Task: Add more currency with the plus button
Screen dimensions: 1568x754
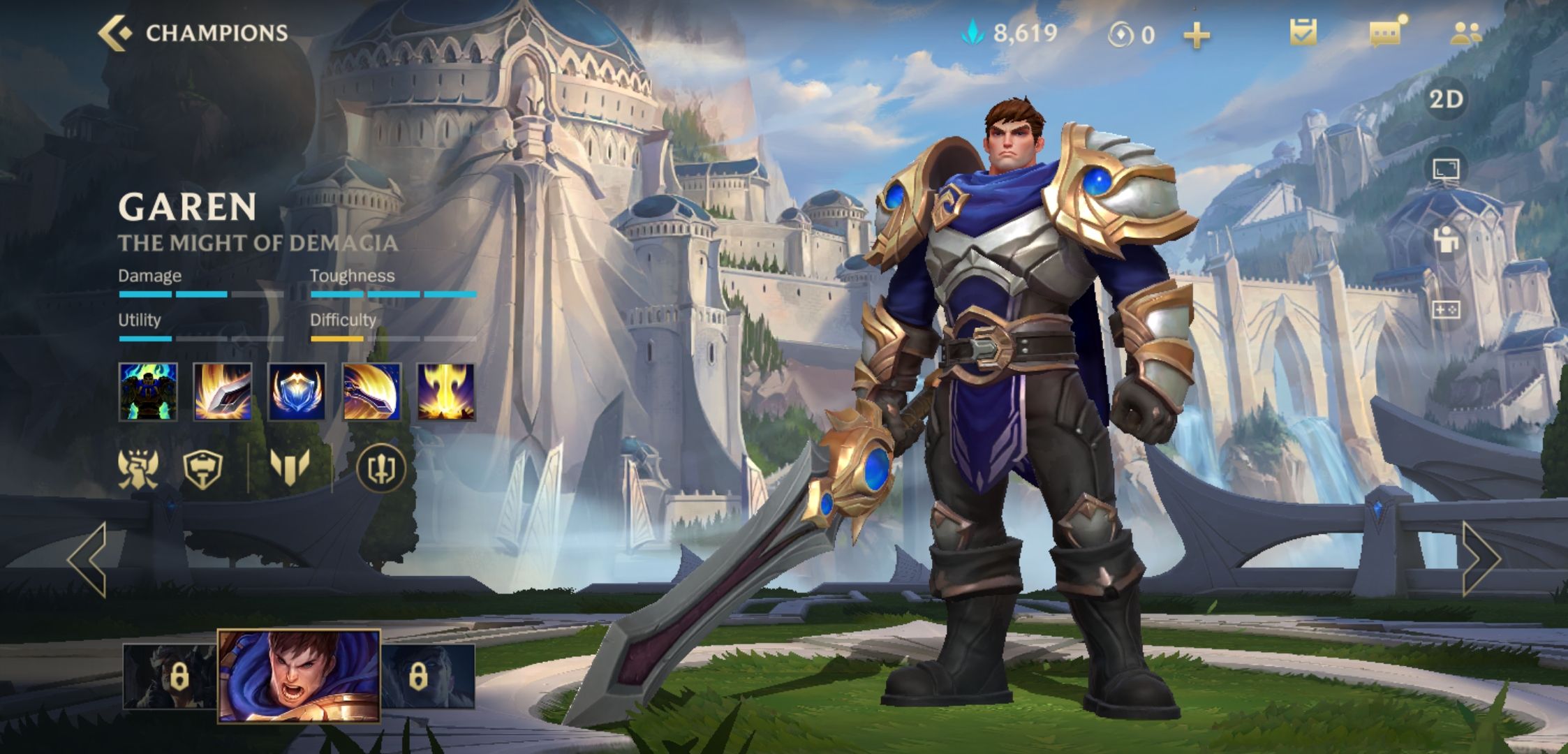Action: pyautogui.click(x=1196, y=35)
